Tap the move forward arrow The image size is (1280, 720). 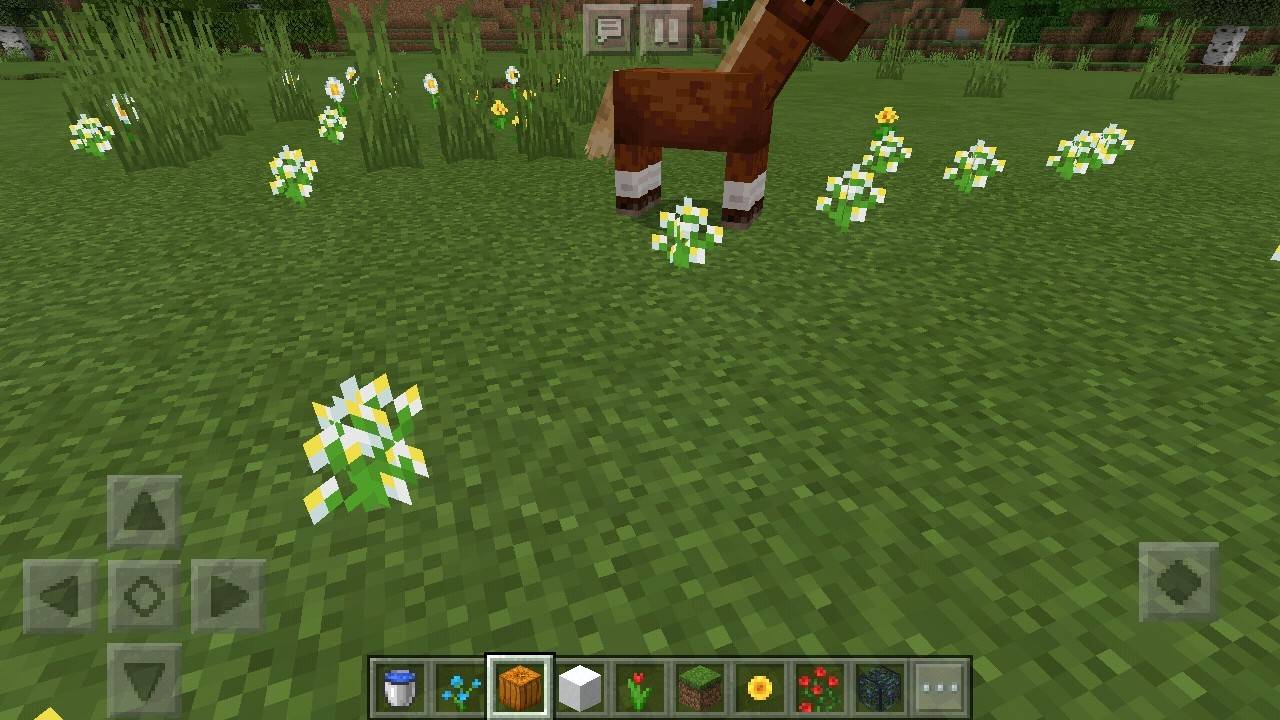[x=145, y=513]
